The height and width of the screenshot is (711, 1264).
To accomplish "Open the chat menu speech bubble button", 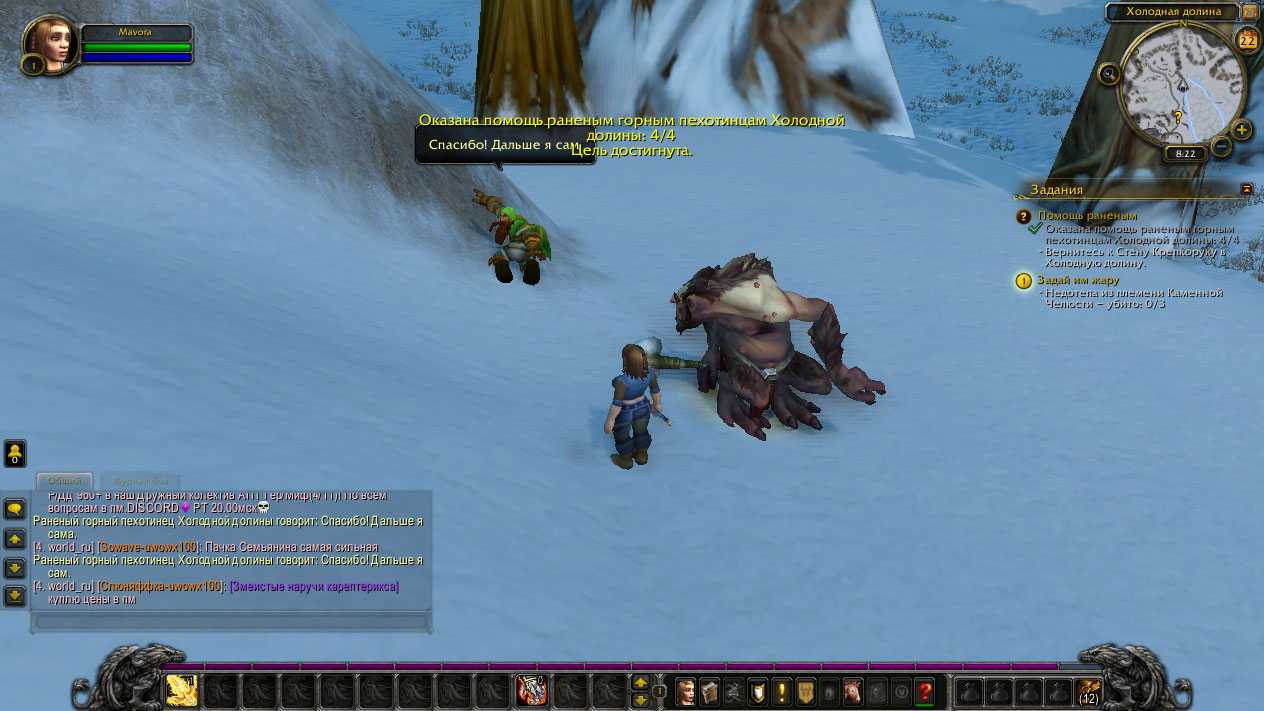I will click(15, 509).
